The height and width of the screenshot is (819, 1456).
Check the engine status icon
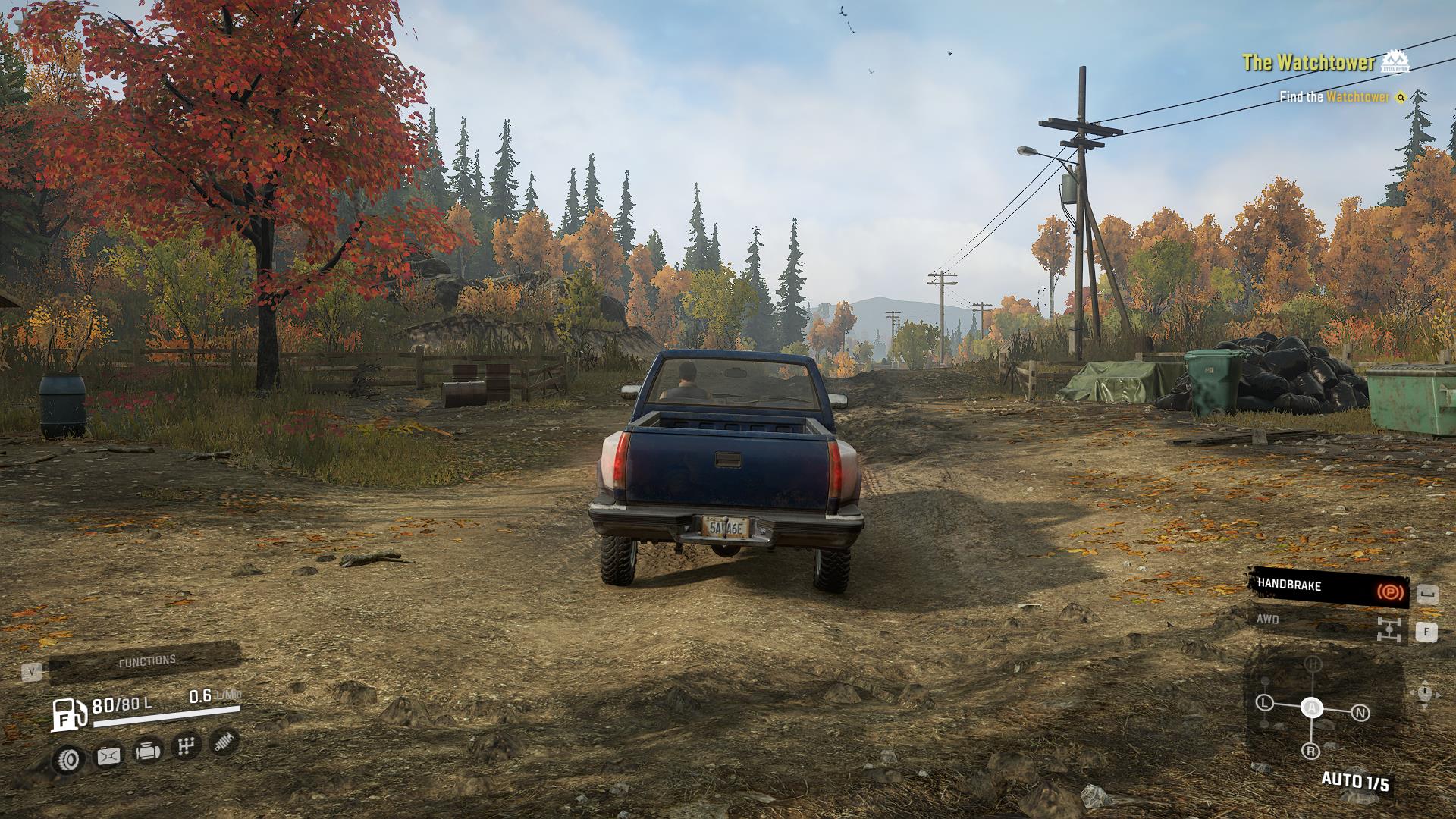[x=147, y=752]
